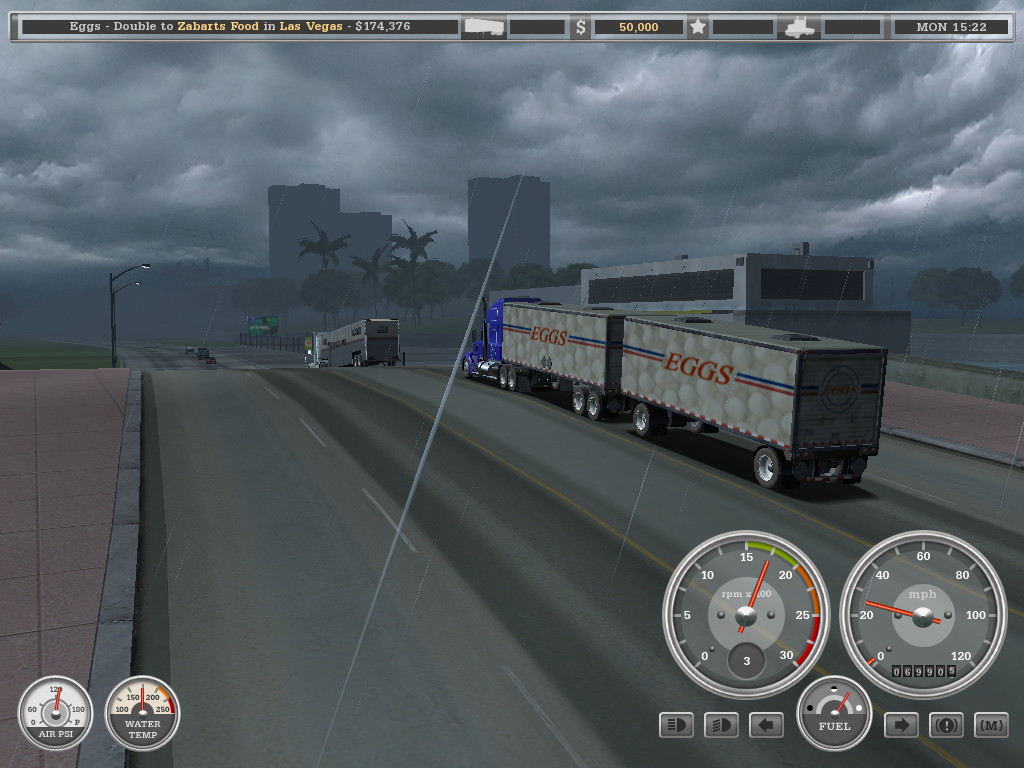The height and width of the screenshot is (768, 1024).
Task: Activate the right turn signal arrow
Action: tap(901, 725)
